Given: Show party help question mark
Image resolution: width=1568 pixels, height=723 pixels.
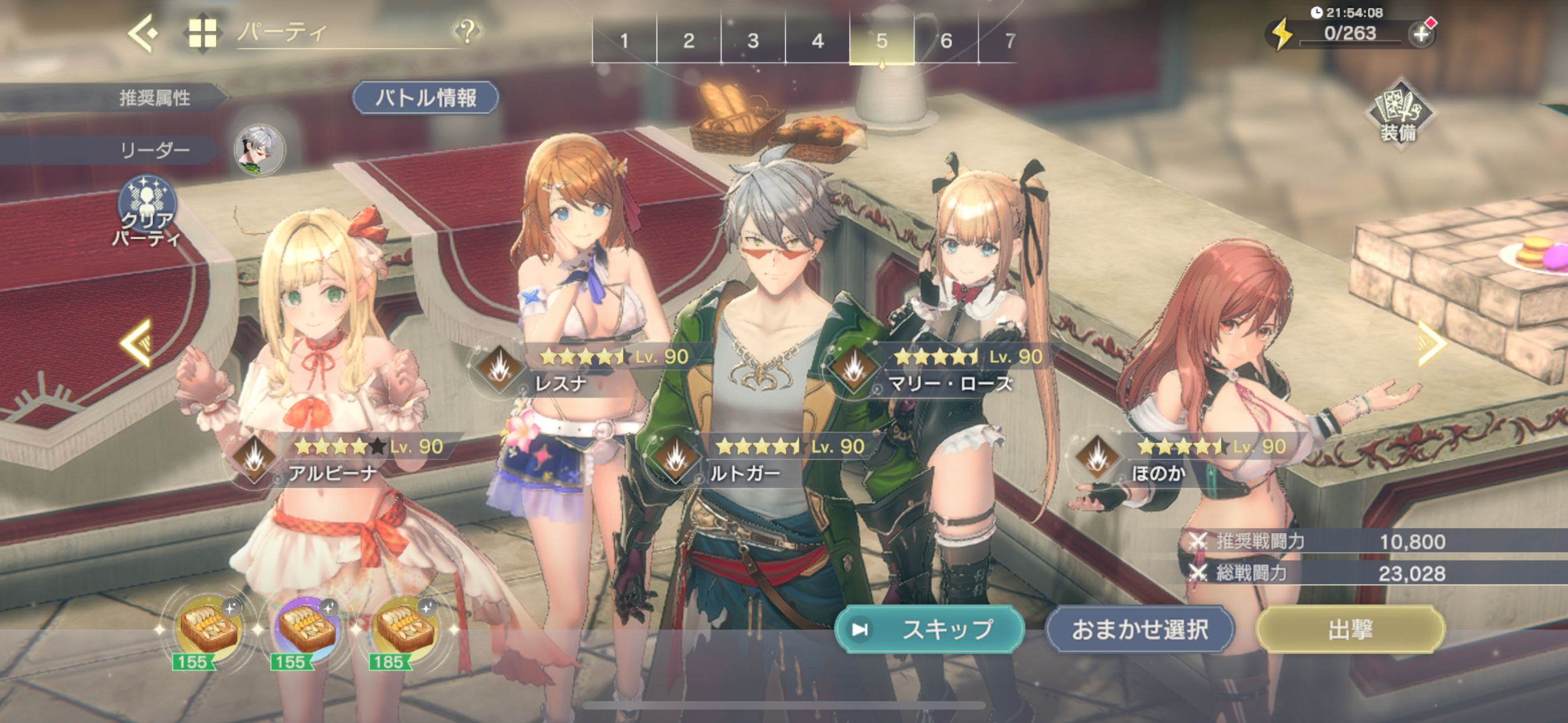Looking at the screenshot, I should tap(467, 30).
